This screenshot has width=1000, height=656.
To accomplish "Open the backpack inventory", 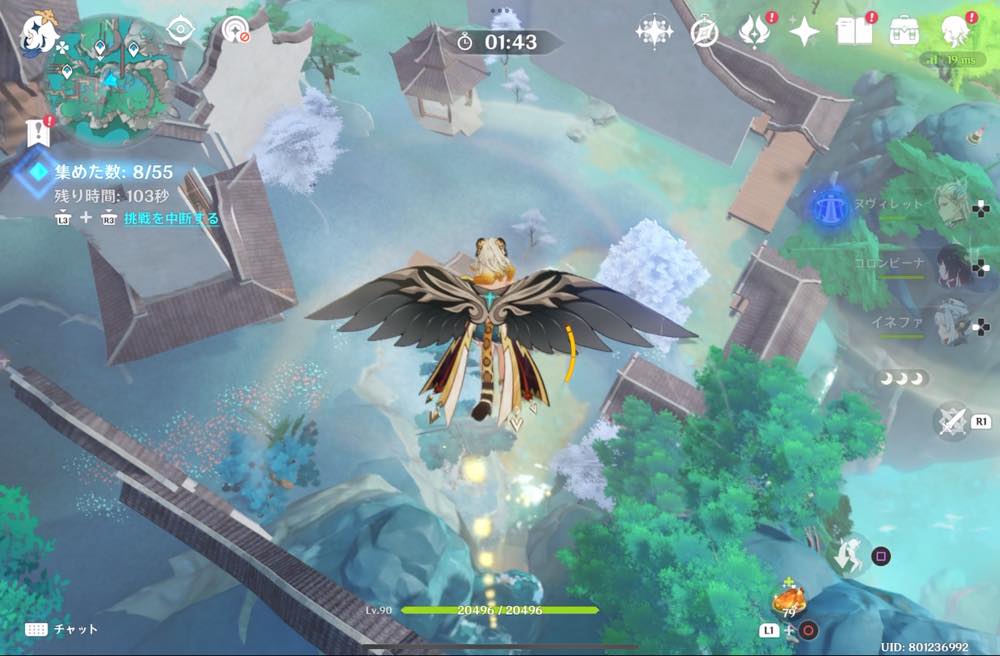I will coord(904,31).
